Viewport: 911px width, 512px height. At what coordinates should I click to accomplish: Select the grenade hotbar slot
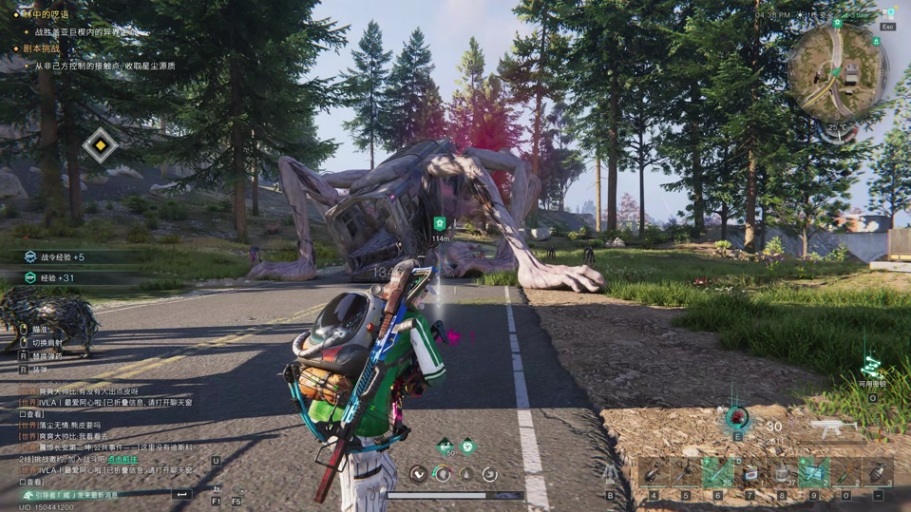tap(877, 472)
